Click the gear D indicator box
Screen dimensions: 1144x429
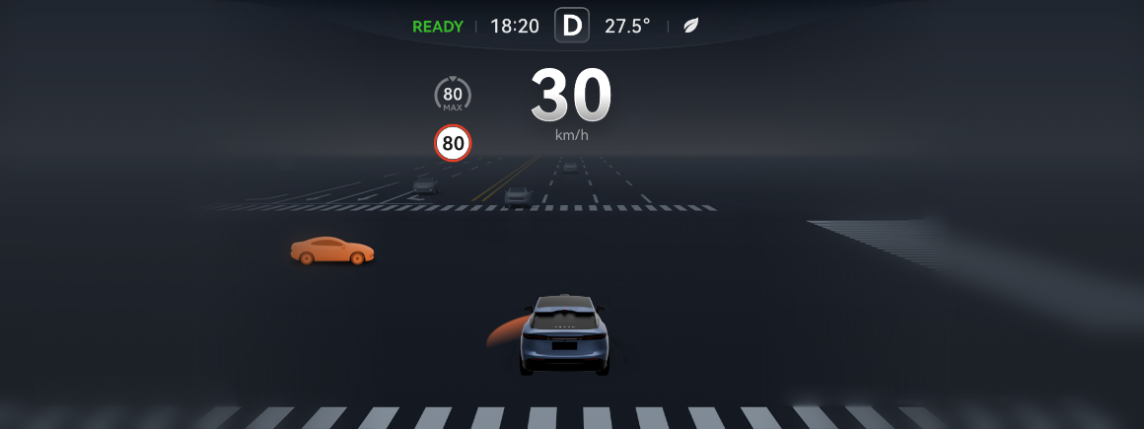pyautogui.click(x=572, y=26)
